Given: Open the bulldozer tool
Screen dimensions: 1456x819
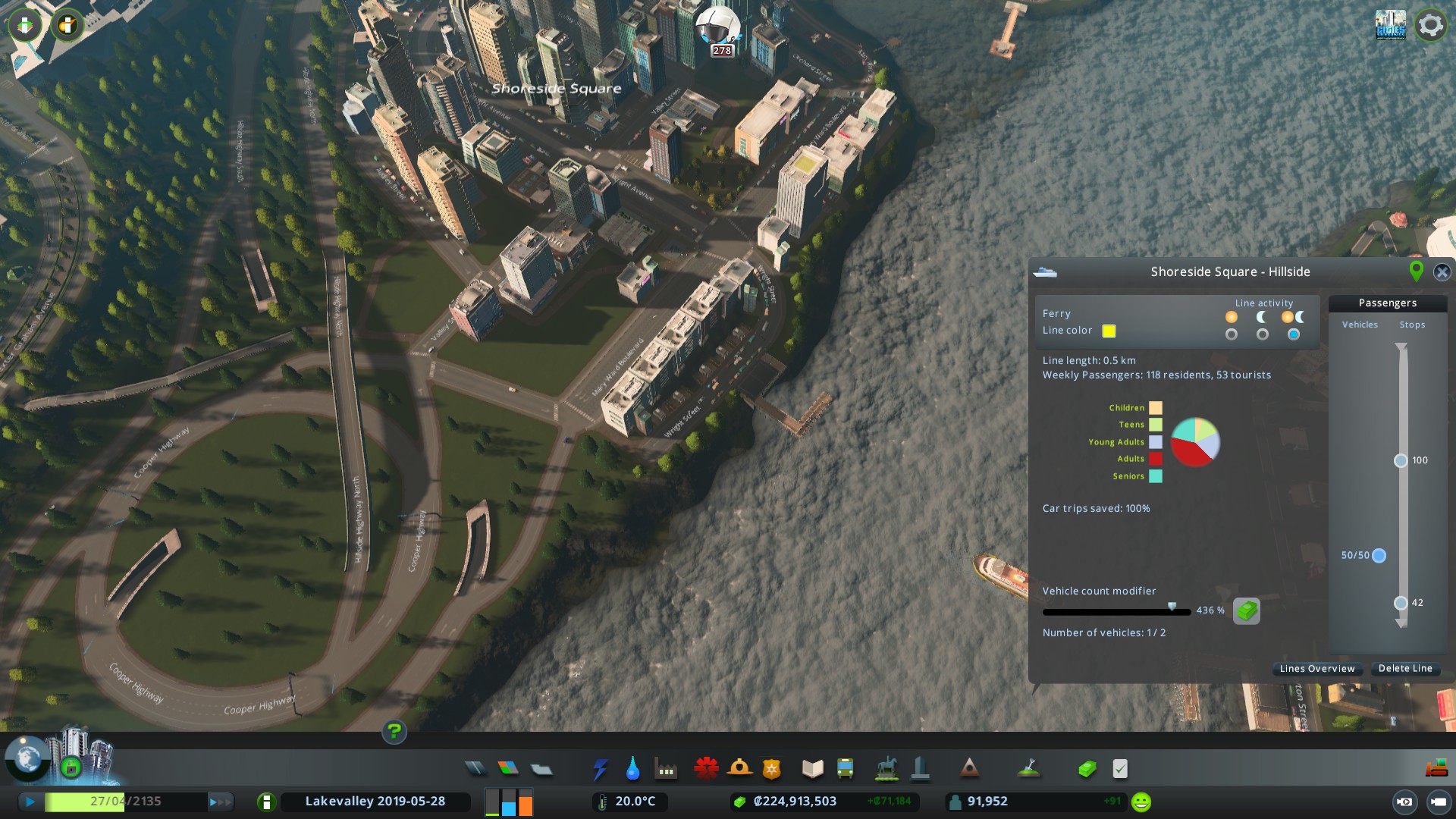Looking at the screenshot, I should point(1436,768).
